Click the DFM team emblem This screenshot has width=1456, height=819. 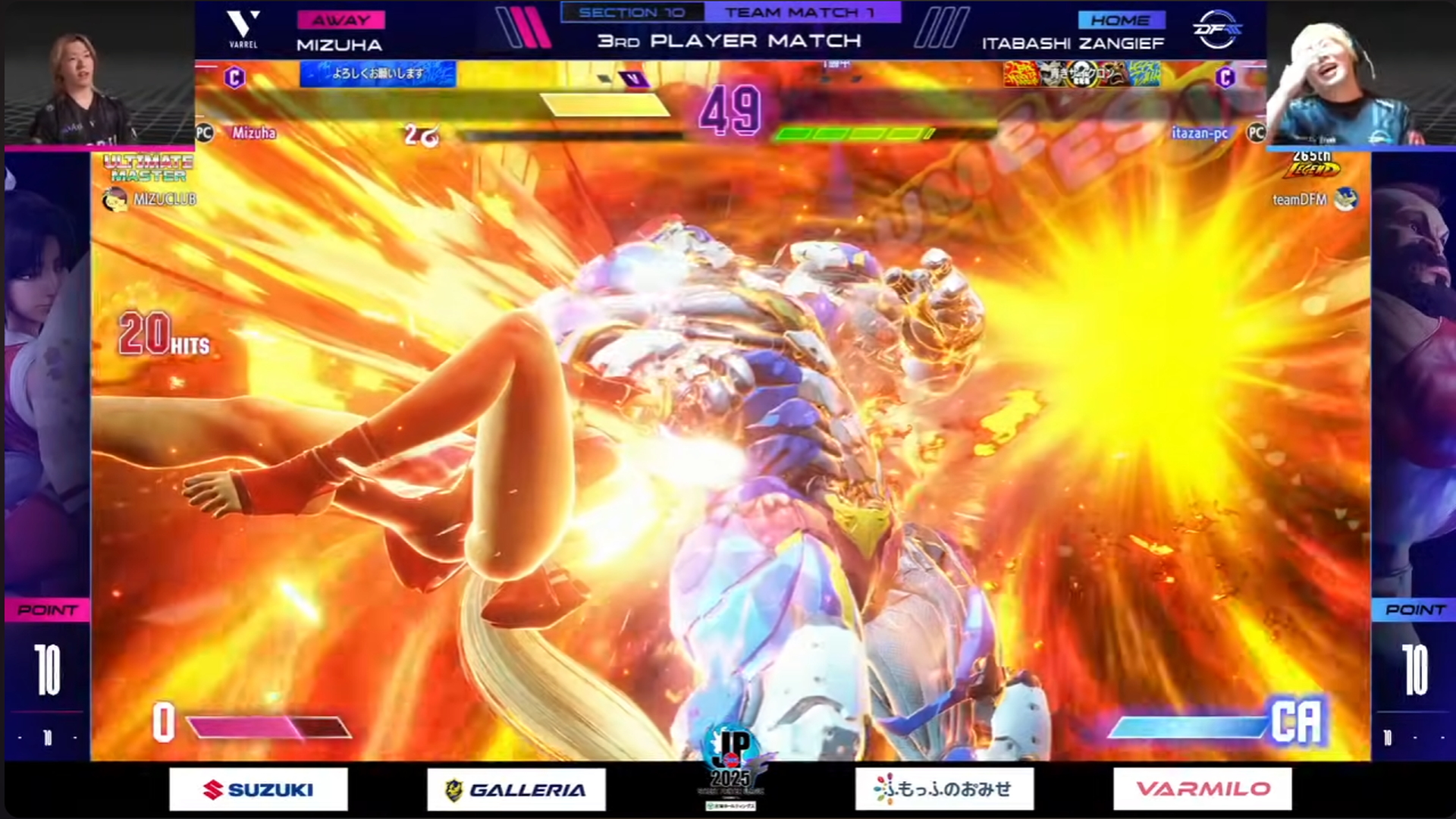(x=1217, y=30)
